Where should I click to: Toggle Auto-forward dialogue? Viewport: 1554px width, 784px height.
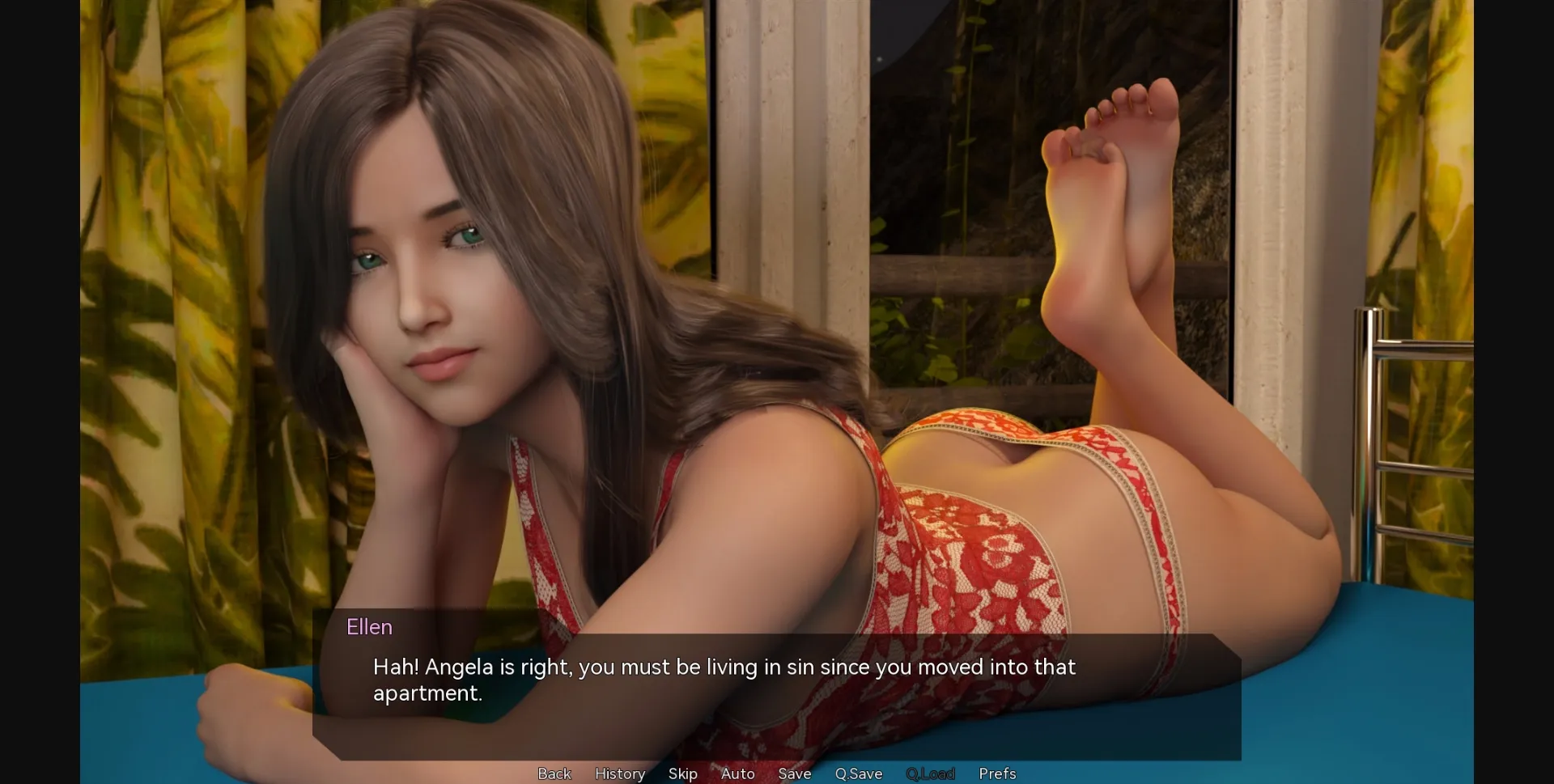[738, 773]
